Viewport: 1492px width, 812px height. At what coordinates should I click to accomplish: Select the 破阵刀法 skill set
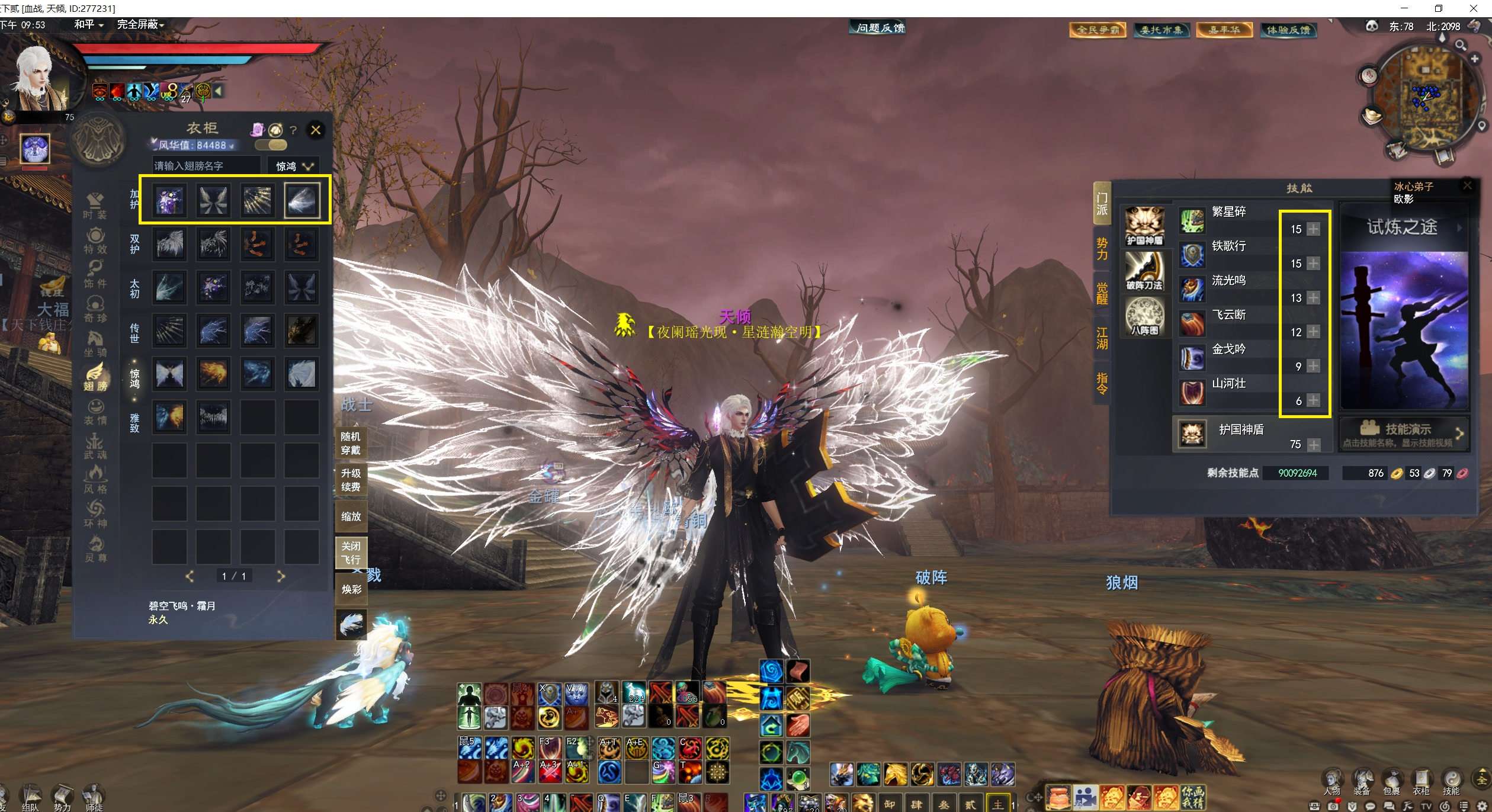point(1144,271)
